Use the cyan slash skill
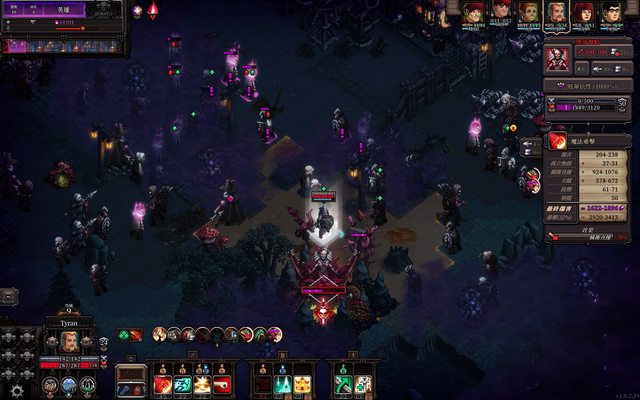 point(182,384)
